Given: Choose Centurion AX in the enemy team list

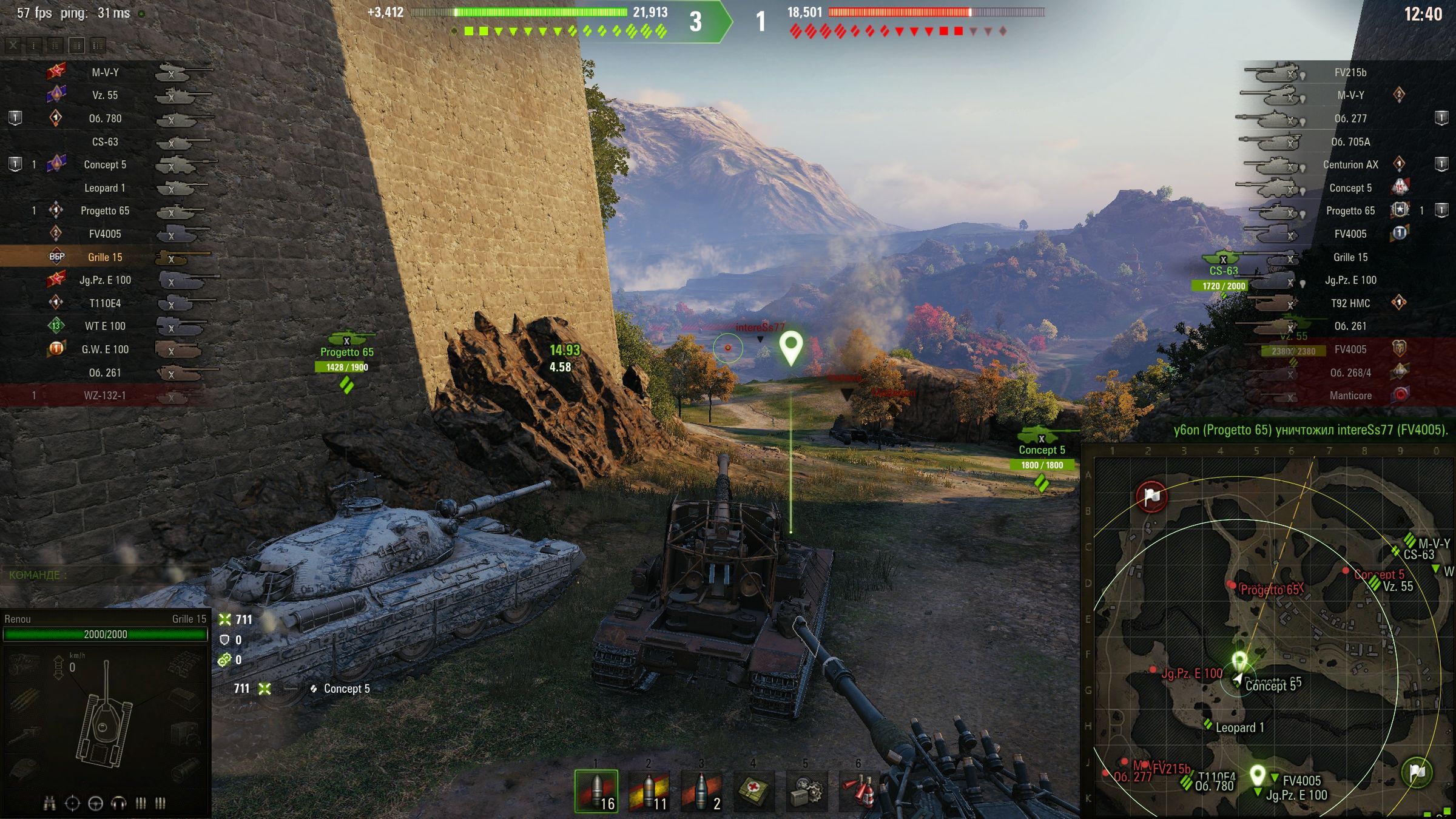Looking at the screenshot, I should coord(1350,164).
